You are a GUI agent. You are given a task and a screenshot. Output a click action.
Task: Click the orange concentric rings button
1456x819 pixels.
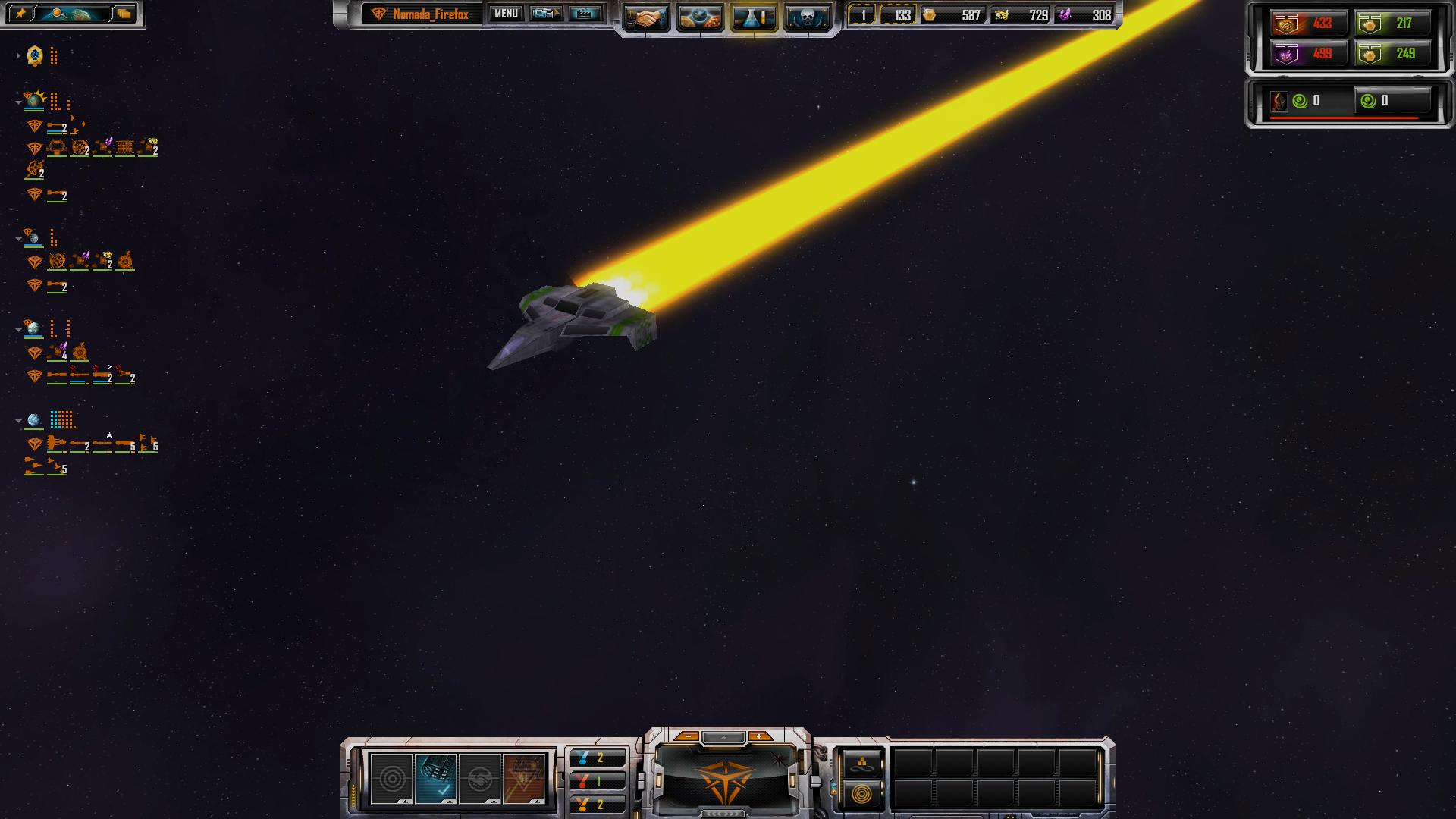coord(861,795)
